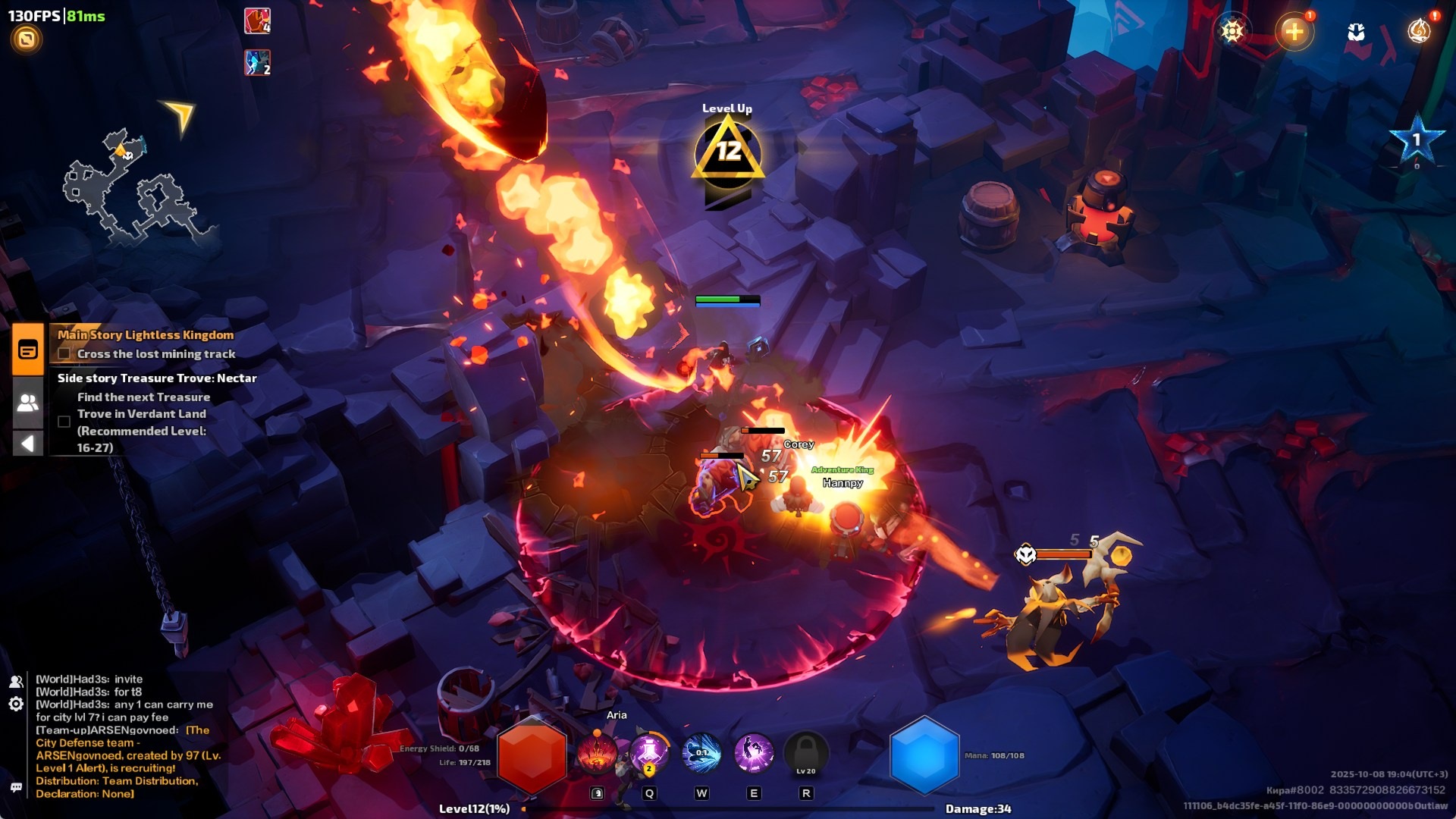Click the orange swap icon under the FPS counter
This screenshot has width=1456, height=819.
(x=27, y=39)
